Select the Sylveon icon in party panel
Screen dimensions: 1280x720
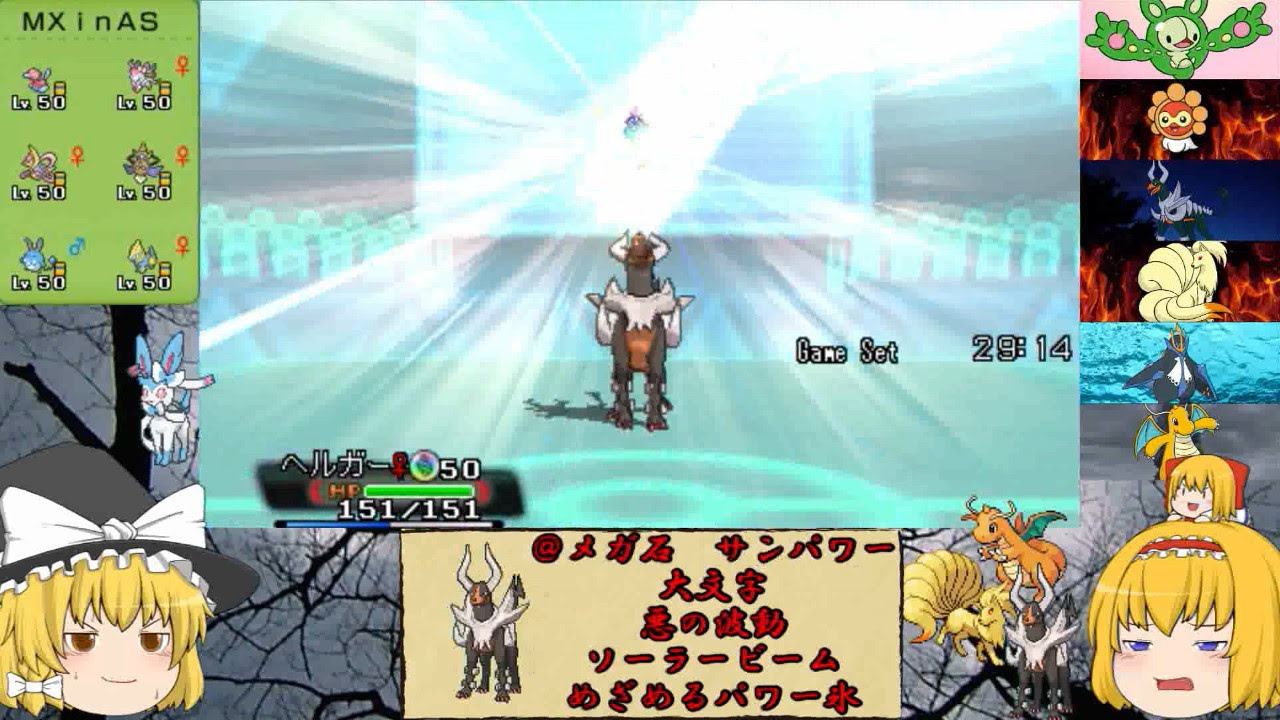pos(140,75)
